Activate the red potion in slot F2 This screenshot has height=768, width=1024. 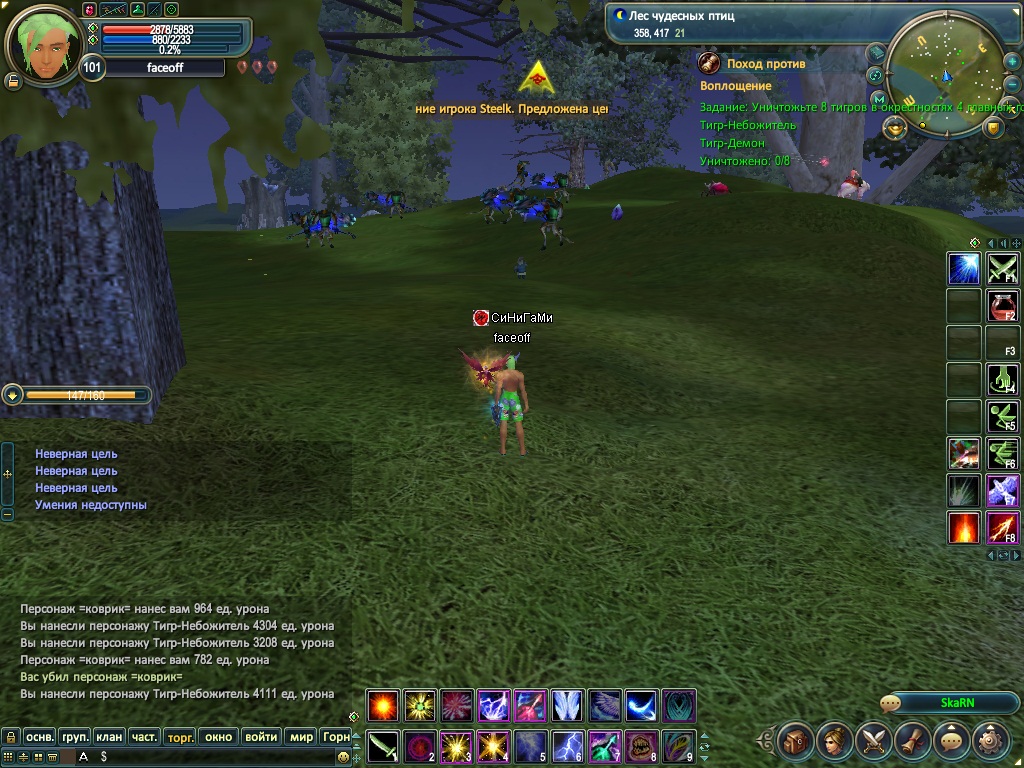click(x=1002, y=306)
